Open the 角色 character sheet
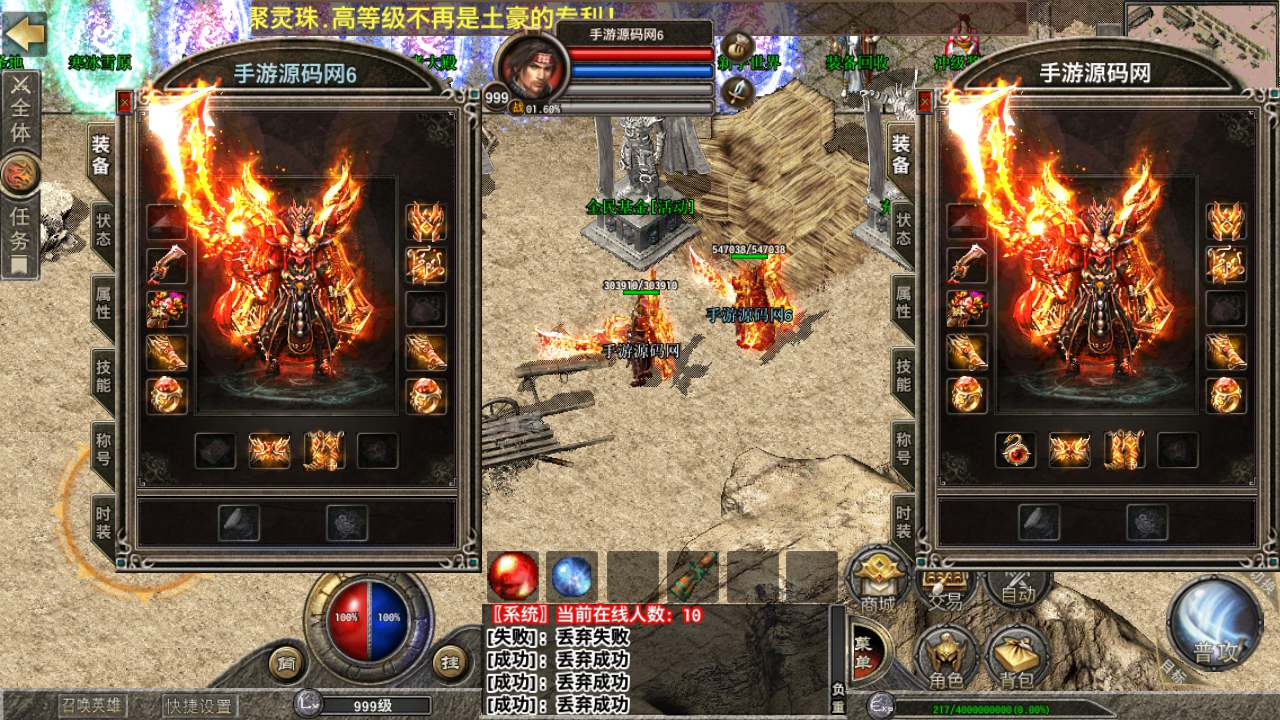The width and height of the screenshot is (1280, 720). 946,659
